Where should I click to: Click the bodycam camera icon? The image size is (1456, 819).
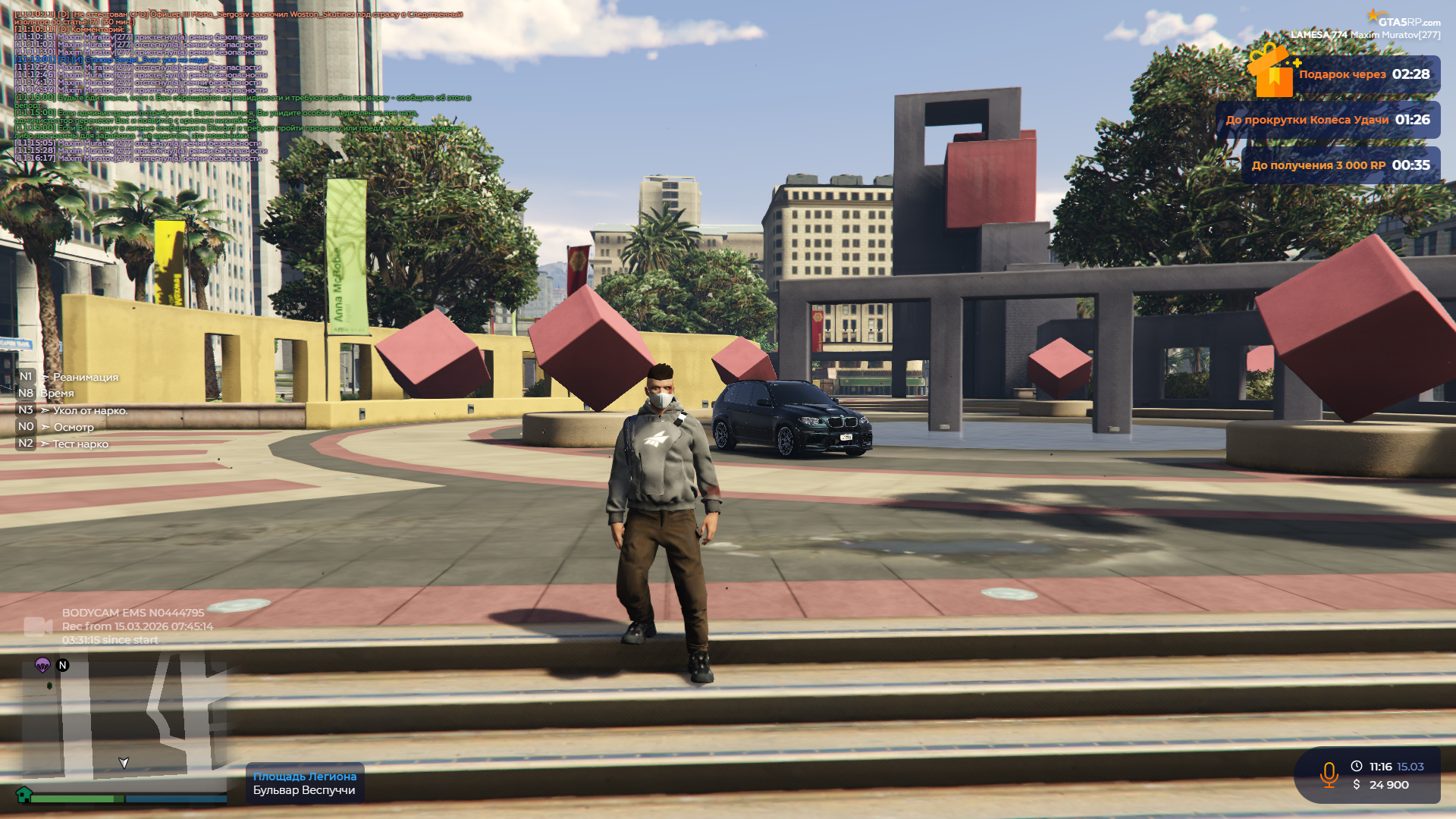(x=37, y=626)
